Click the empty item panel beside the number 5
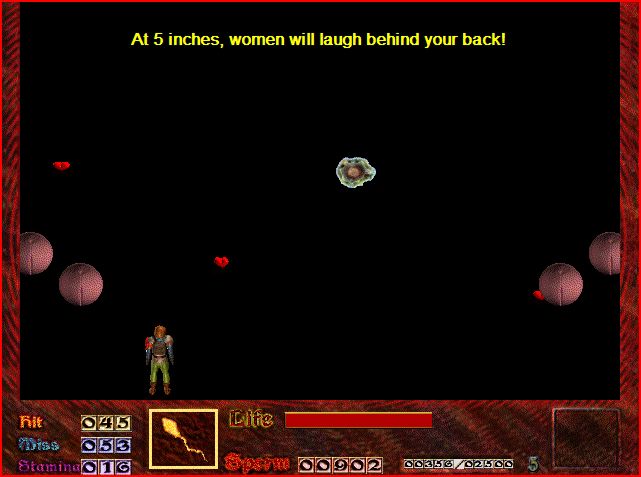This screenshot has height=477, width=641. [586, 438]
